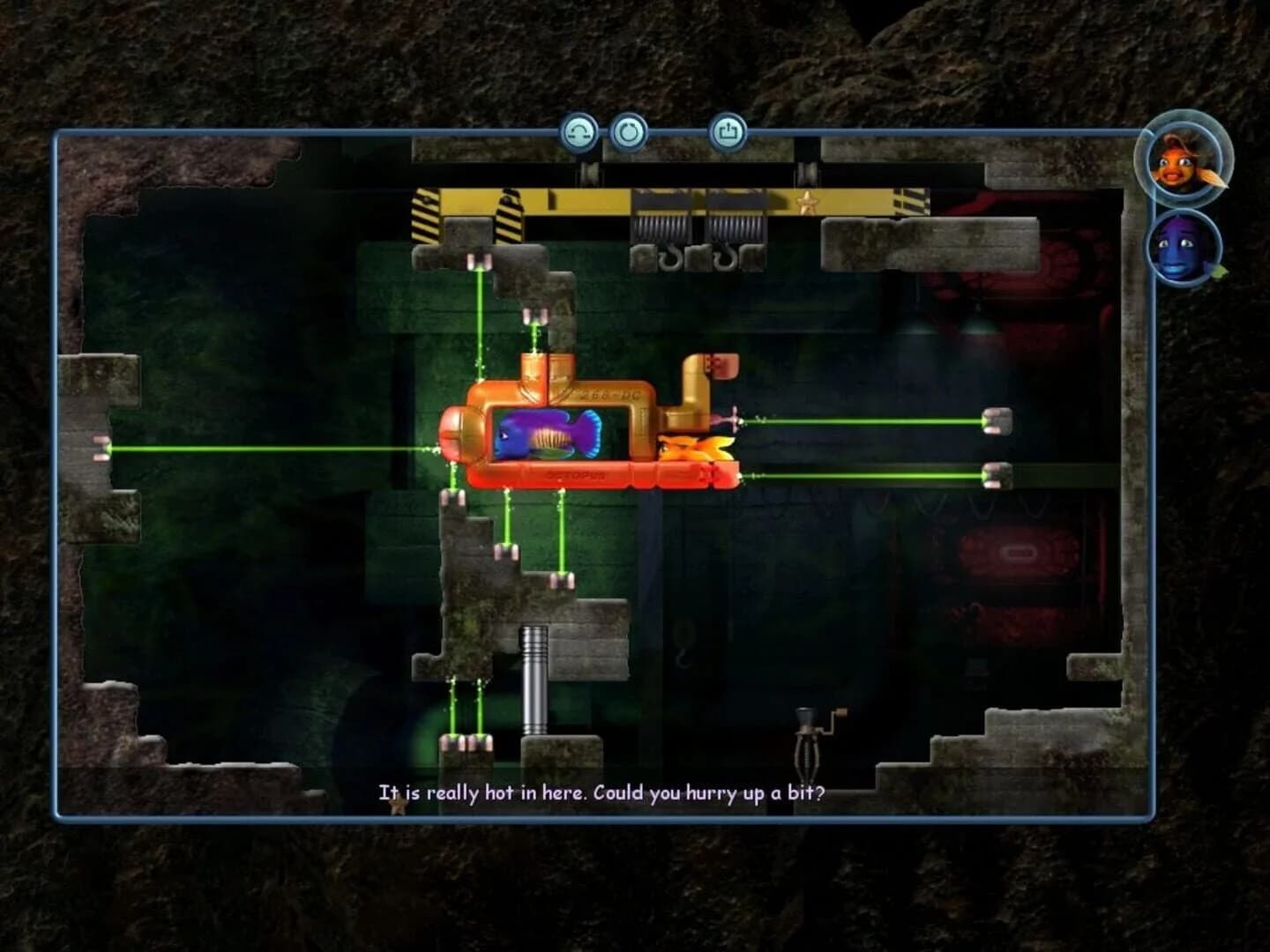Click the lower-right laser receiver
Image resolution: width=1270 pixels, height=952 pixels.
(997, 476)
